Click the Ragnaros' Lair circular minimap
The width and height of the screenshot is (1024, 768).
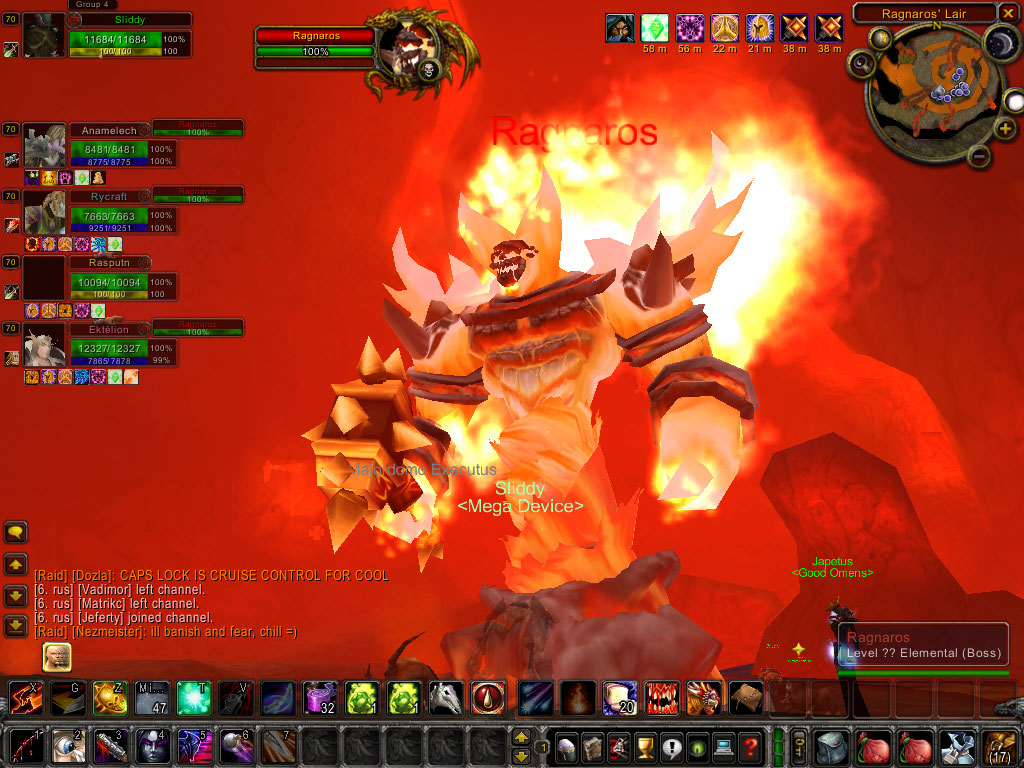pos(932,90)
